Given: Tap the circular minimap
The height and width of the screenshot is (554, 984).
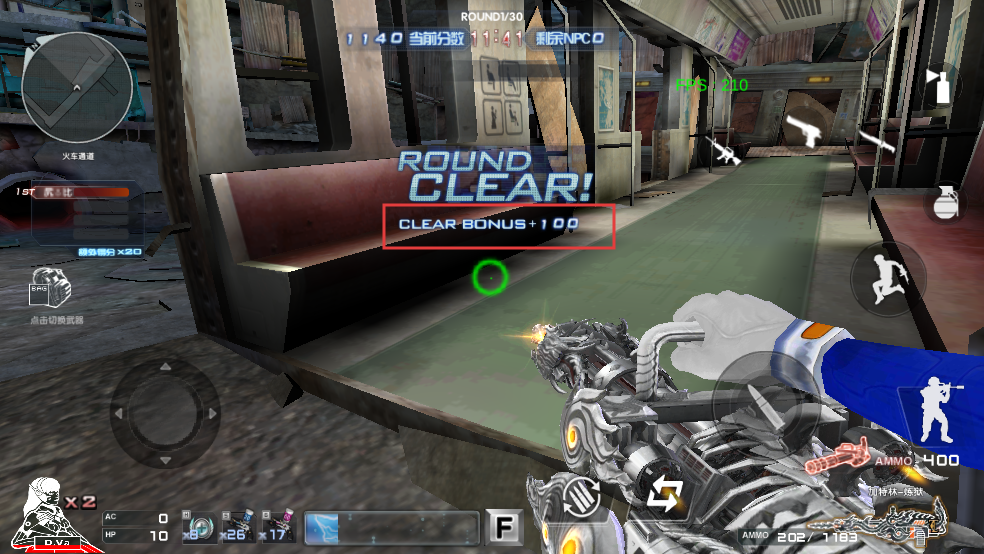Looking at the screenshot, I should [x=77, y=86].
